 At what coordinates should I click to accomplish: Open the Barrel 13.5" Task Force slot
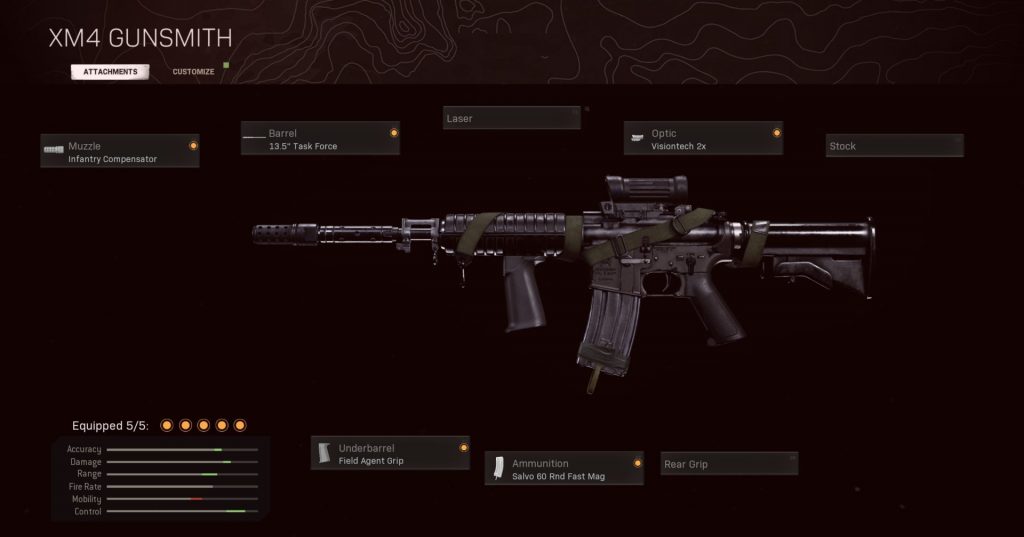point(320,139)
